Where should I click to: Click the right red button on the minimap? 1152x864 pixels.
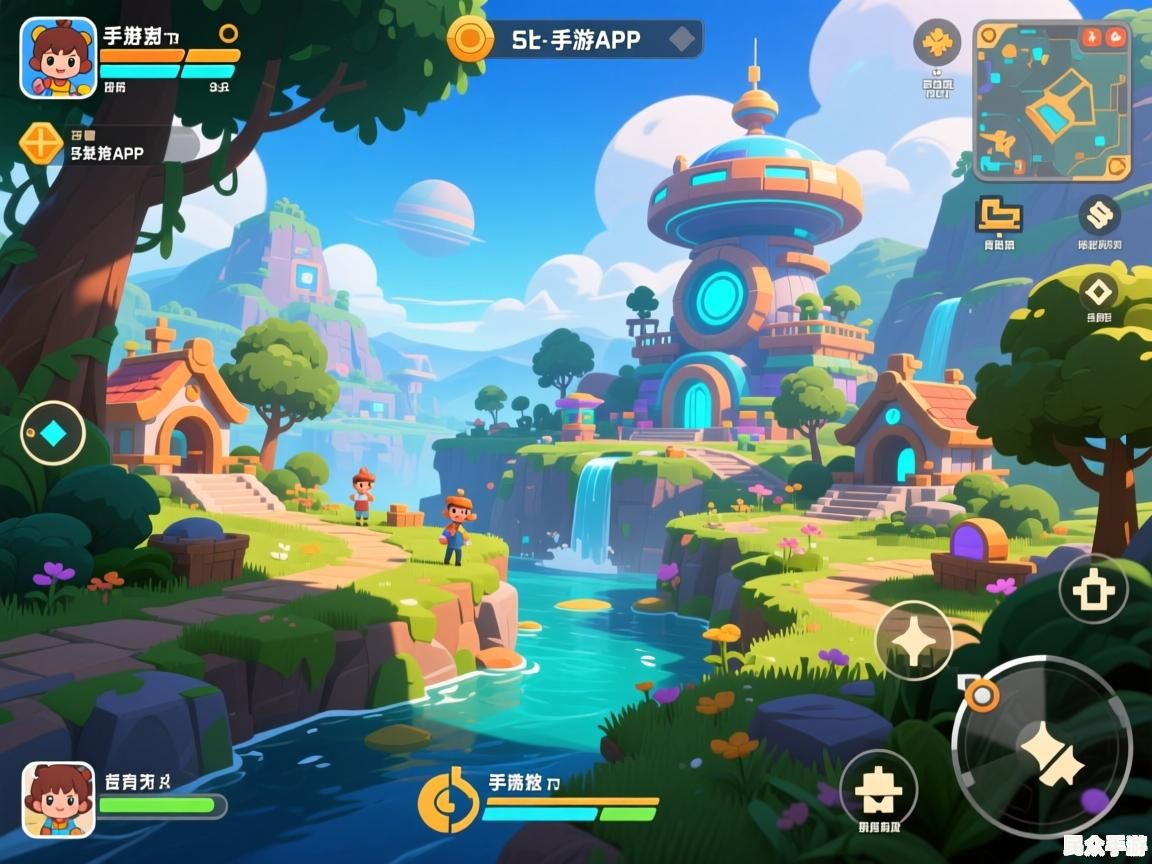point(1116,37)
